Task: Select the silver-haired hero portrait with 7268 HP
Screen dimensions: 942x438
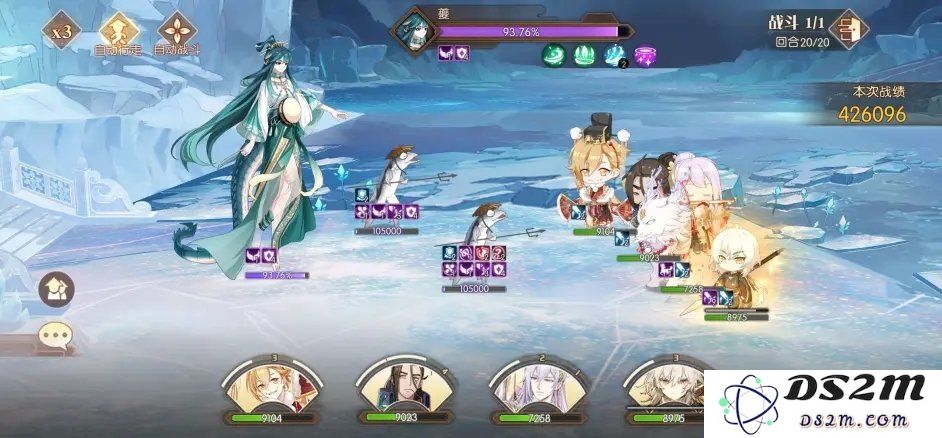Action: click(535, 390)
